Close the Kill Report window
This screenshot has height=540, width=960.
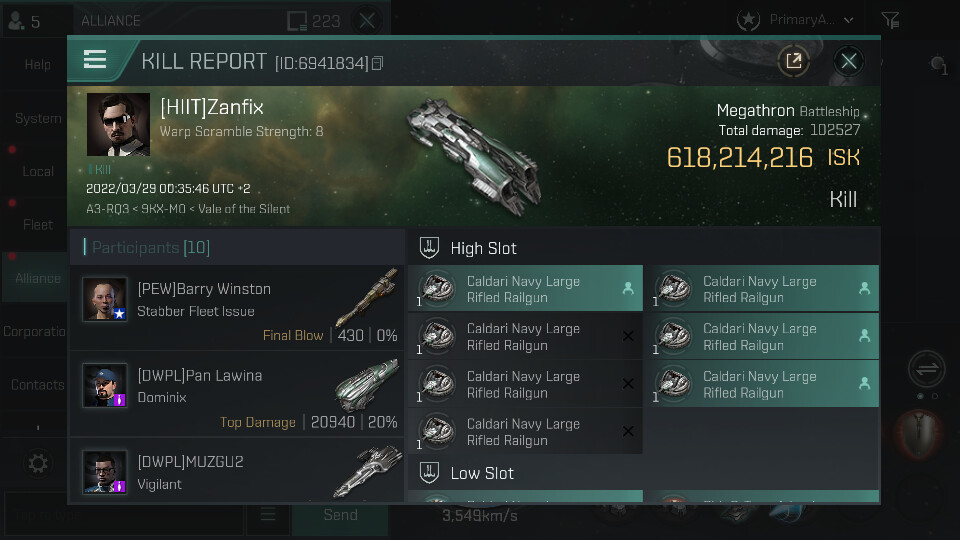(x=849, y=61)
